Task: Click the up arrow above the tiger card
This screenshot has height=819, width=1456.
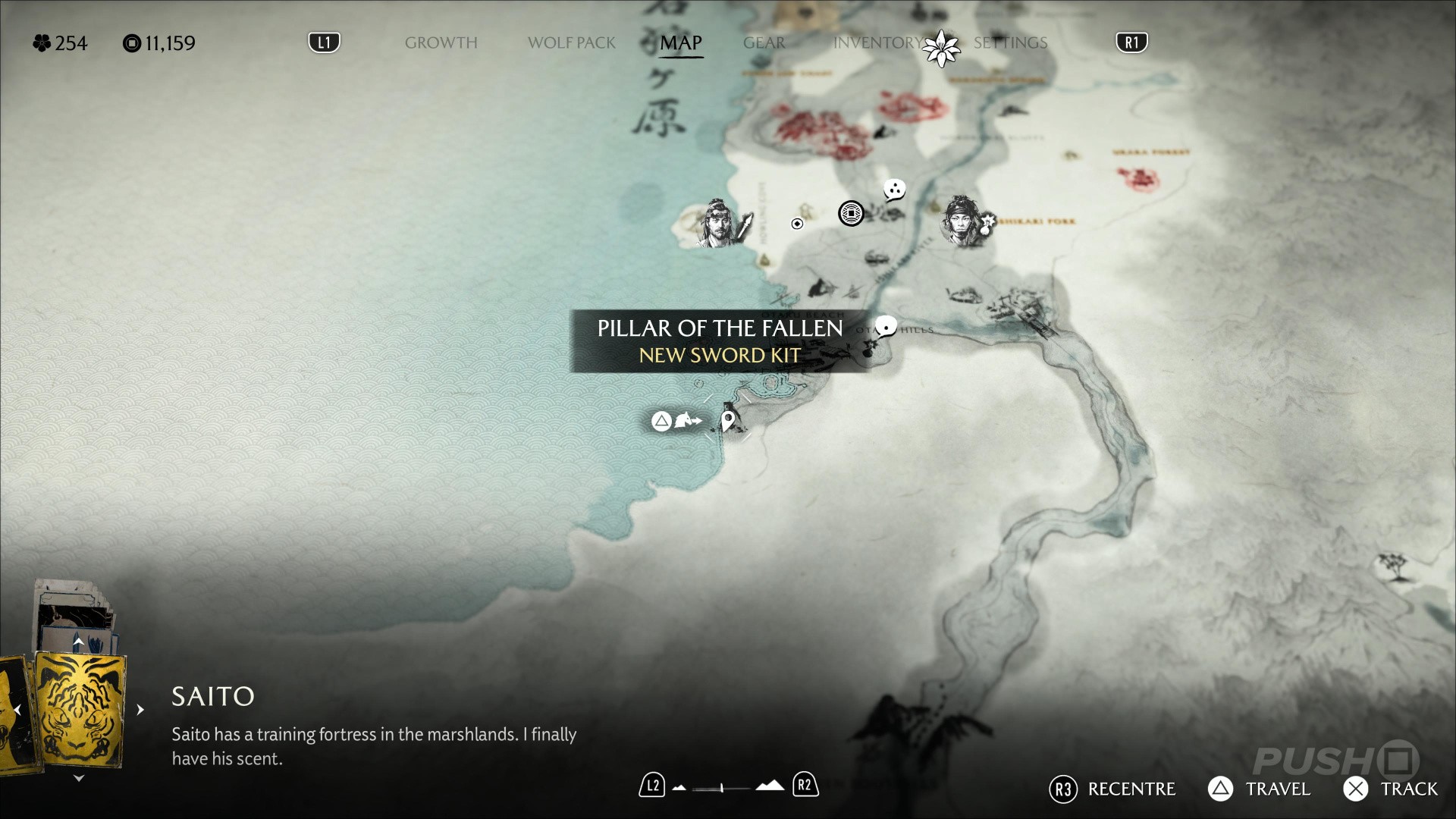Action: coord(78,642)
